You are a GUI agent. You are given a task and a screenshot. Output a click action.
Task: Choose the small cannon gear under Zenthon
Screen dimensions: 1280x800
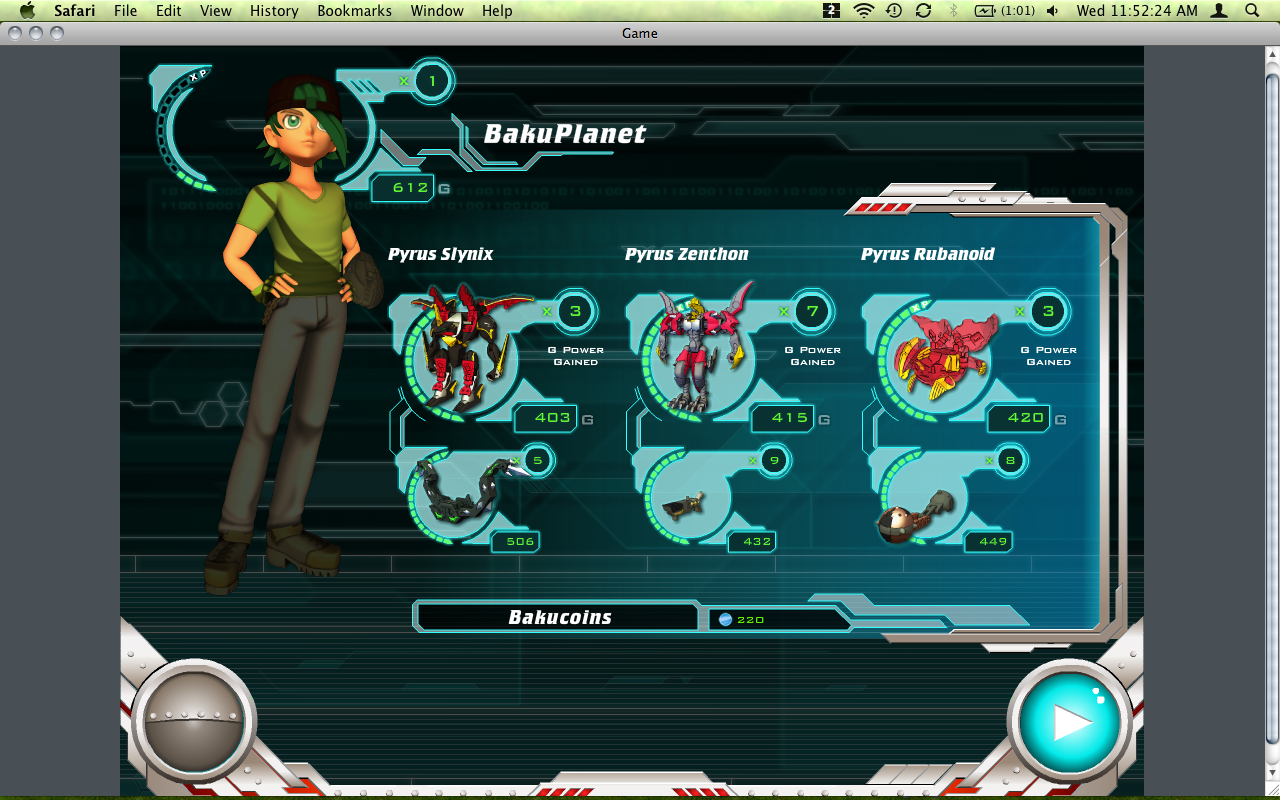coord(686,503)
